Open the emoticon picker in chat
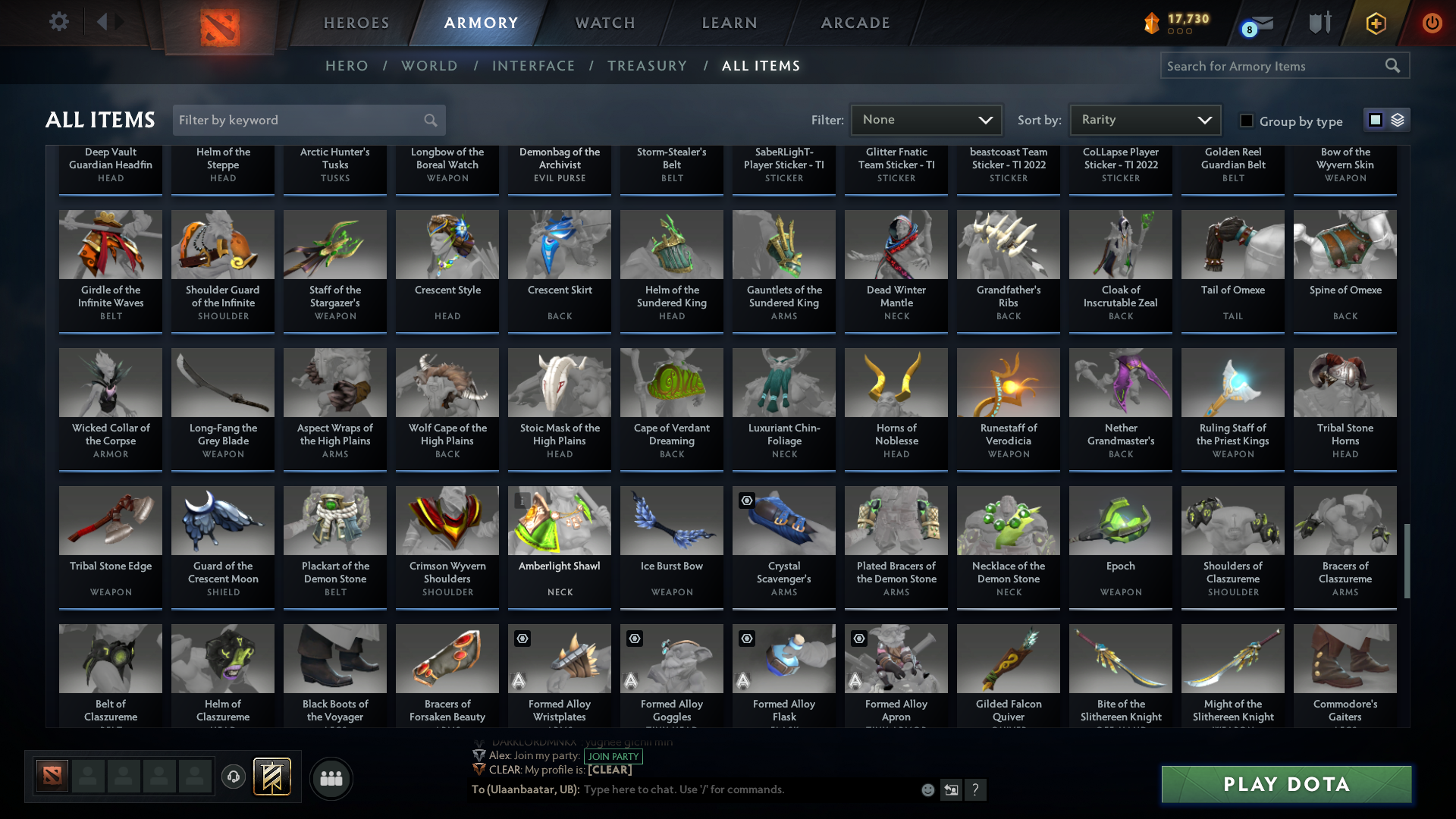The width and height of the screenshot is (1456, 819). [x=927, y=789]
